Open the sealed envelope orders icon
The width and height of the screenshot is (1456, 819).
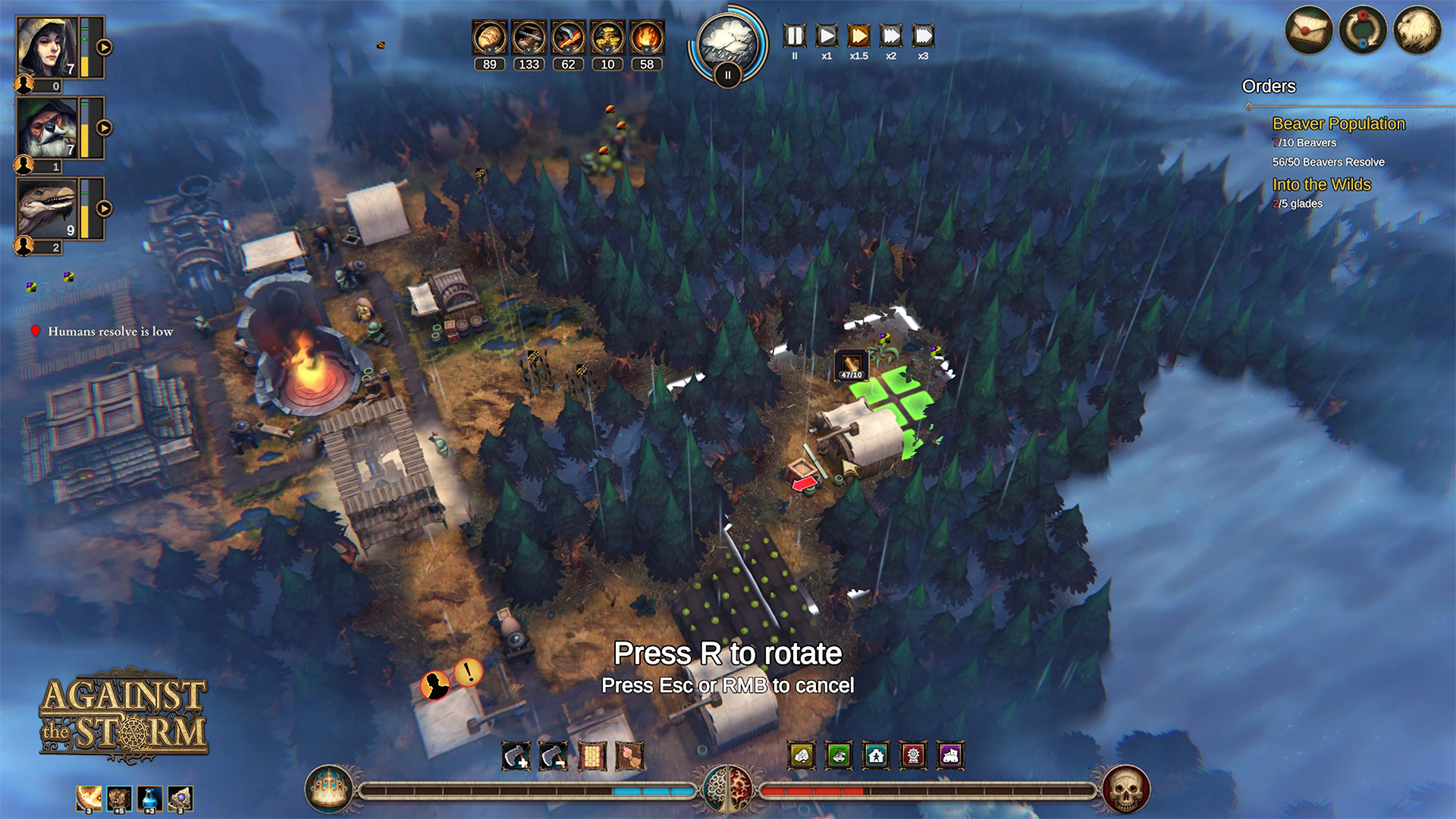point(1308,31)
